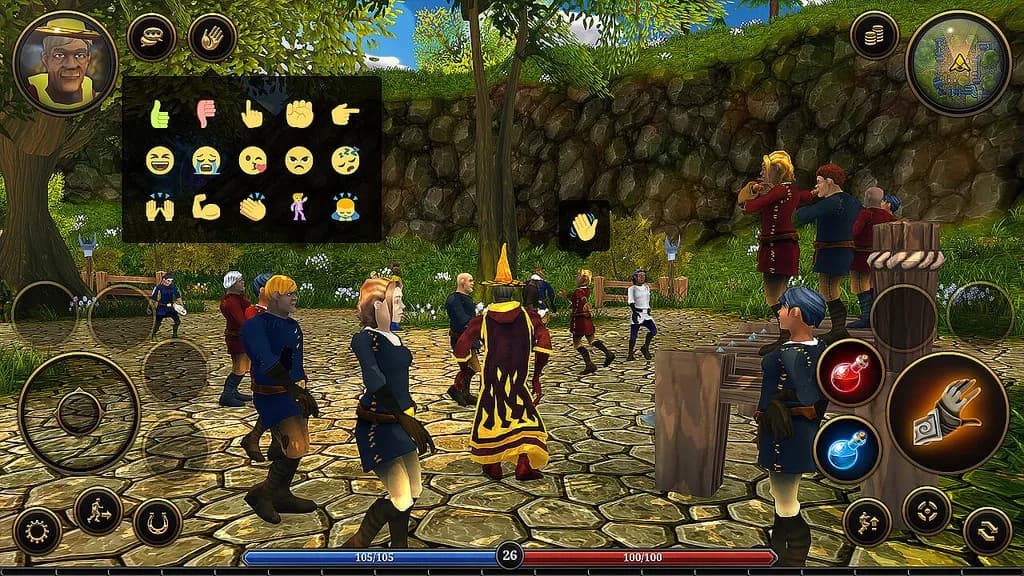Summon mount with the horseshoe button
Viewport: 1024px width, 576px height.
(157, 523)
